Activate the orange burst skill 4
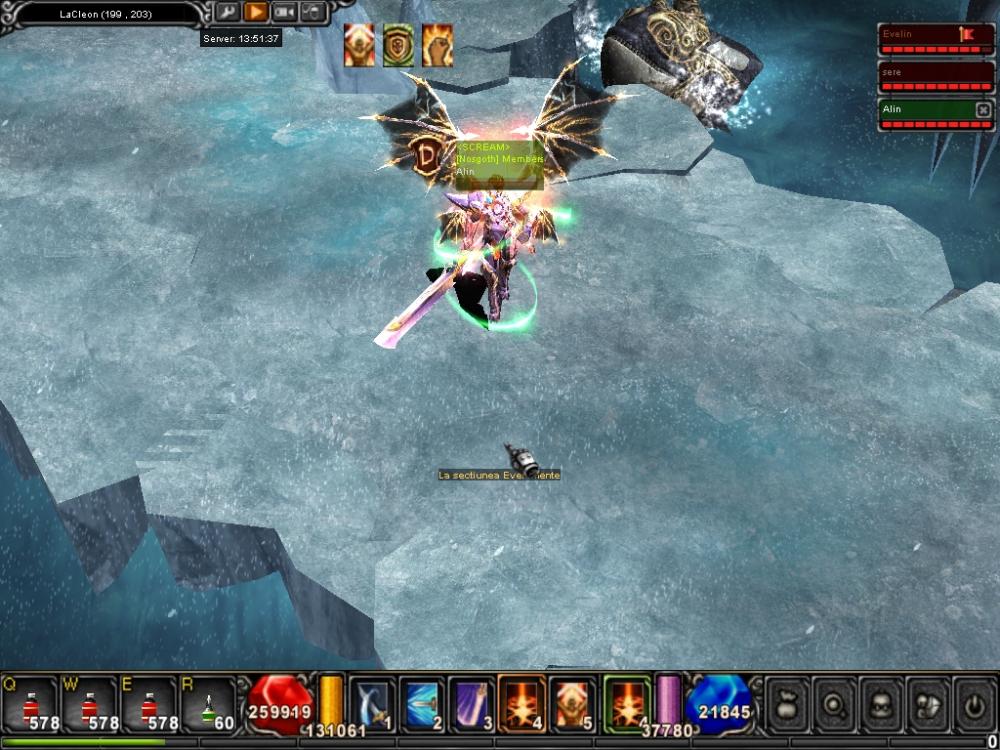Viewport: 1000px width, 750px height. (x=522, y=703)
